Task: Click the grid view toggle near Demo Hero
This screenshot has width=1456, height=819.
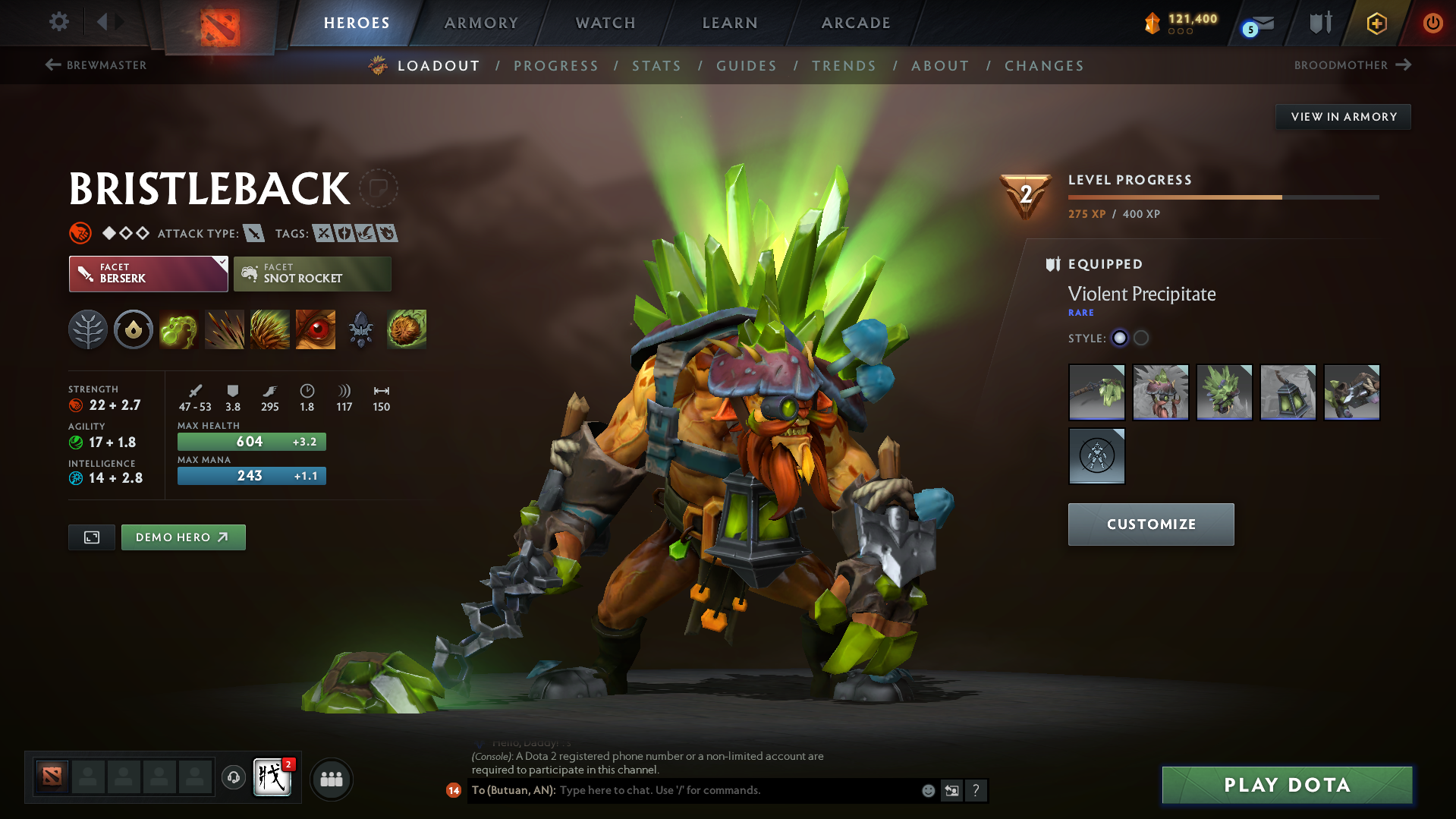Action: click(x=91, y=537)
